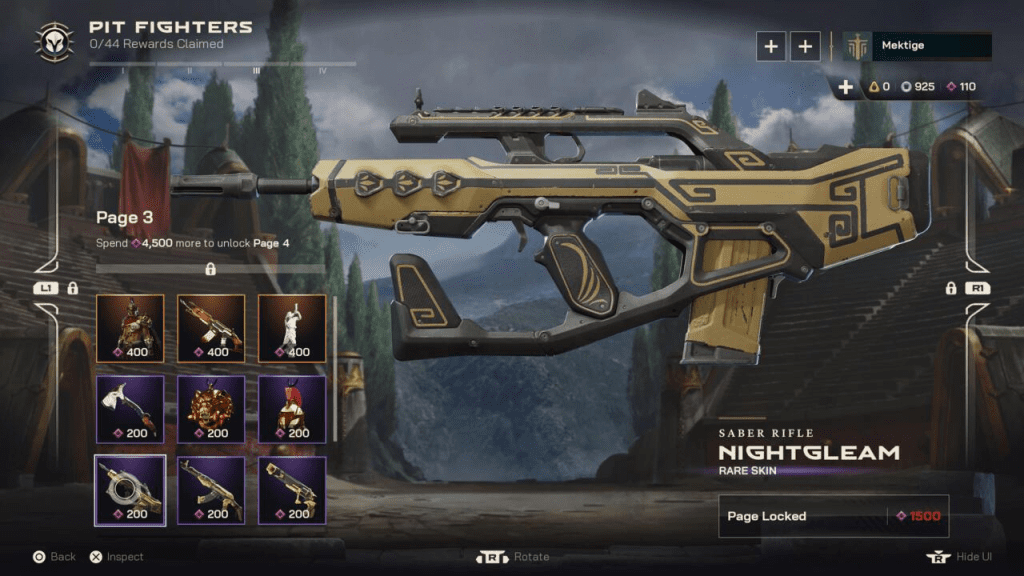Screen dimensions: 1024x576
Task: Choose the red-plumed helmet reward
Action: pyautogui.click(x=292, y=409)
